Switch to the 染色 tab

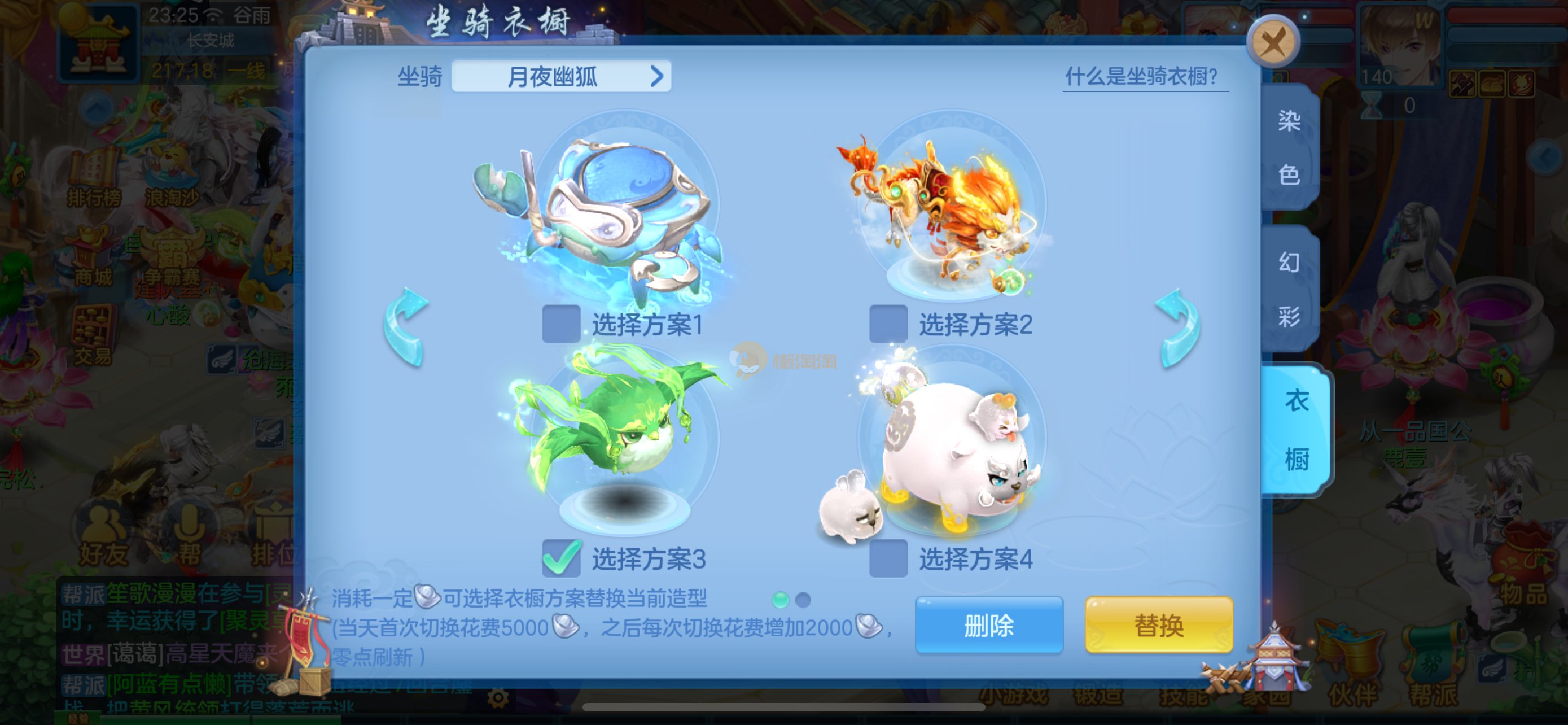(1289, 148)
